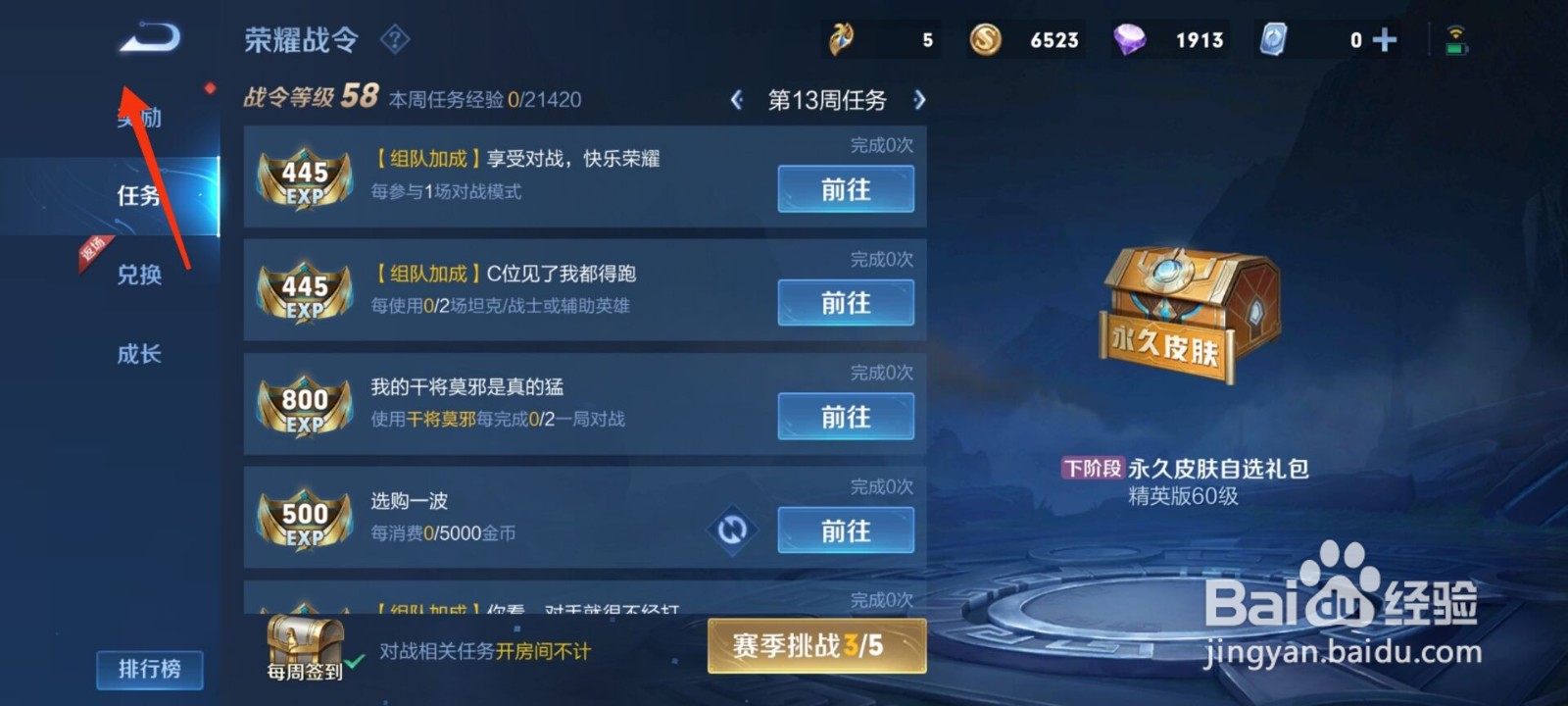Viewport: 1568px width, 706px height.
Task: Select the 任务 sidebar tab
Action: tap(138, 194)
